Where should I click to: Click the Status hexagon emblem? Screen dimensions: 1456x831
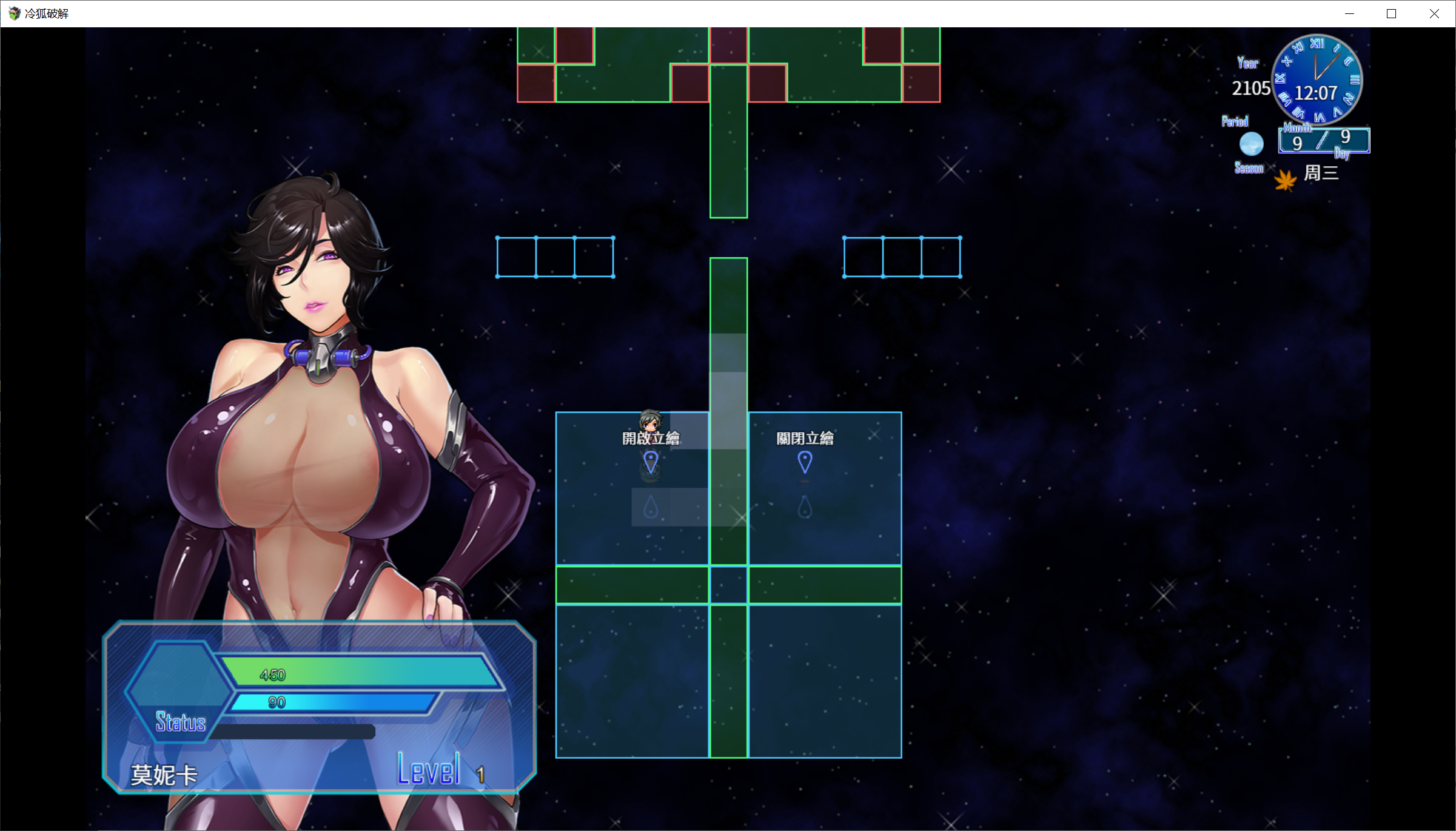click(x=179, y=691)
